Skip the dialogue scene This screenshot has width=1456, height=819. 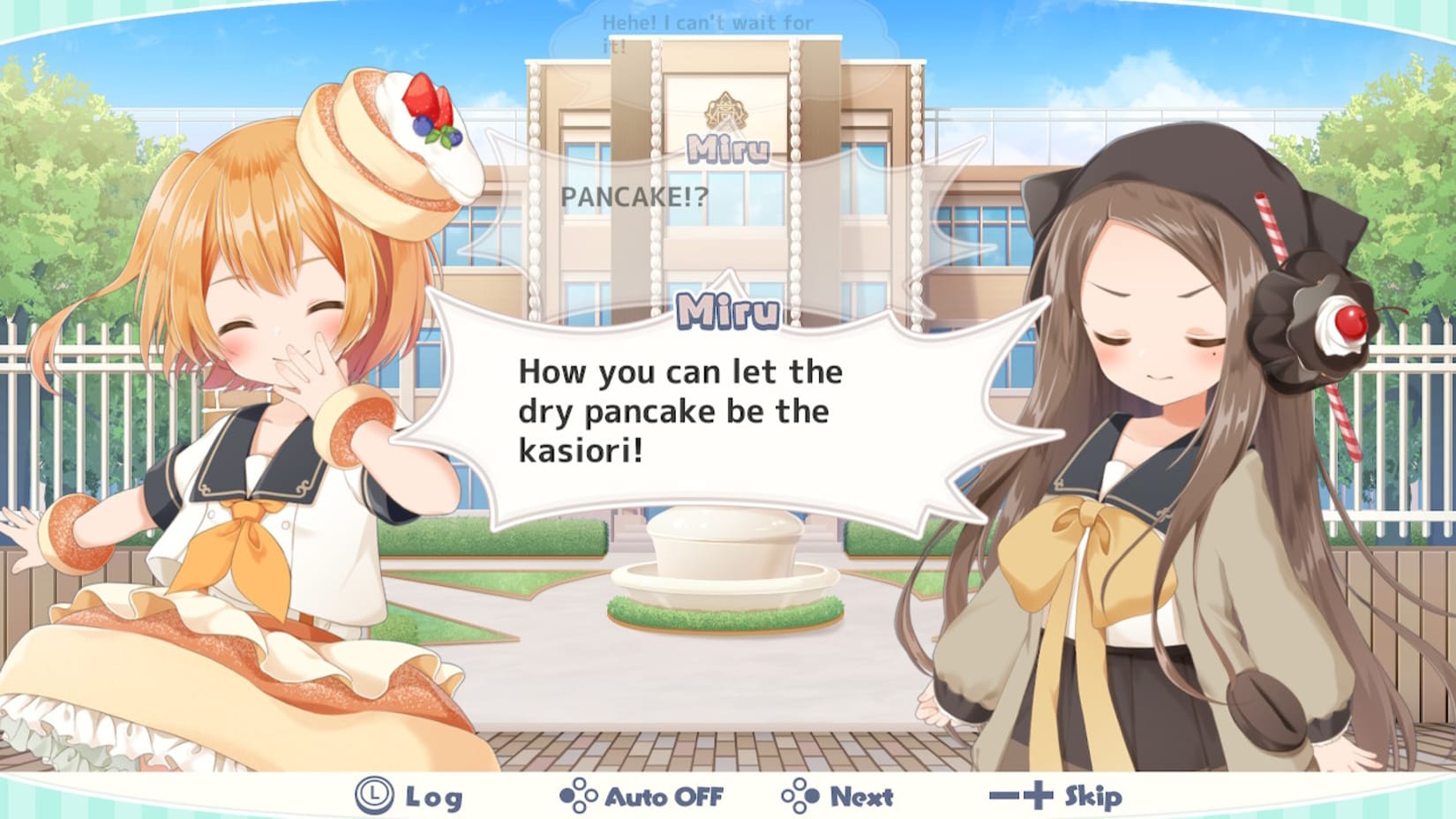[x=1055, y=797]
